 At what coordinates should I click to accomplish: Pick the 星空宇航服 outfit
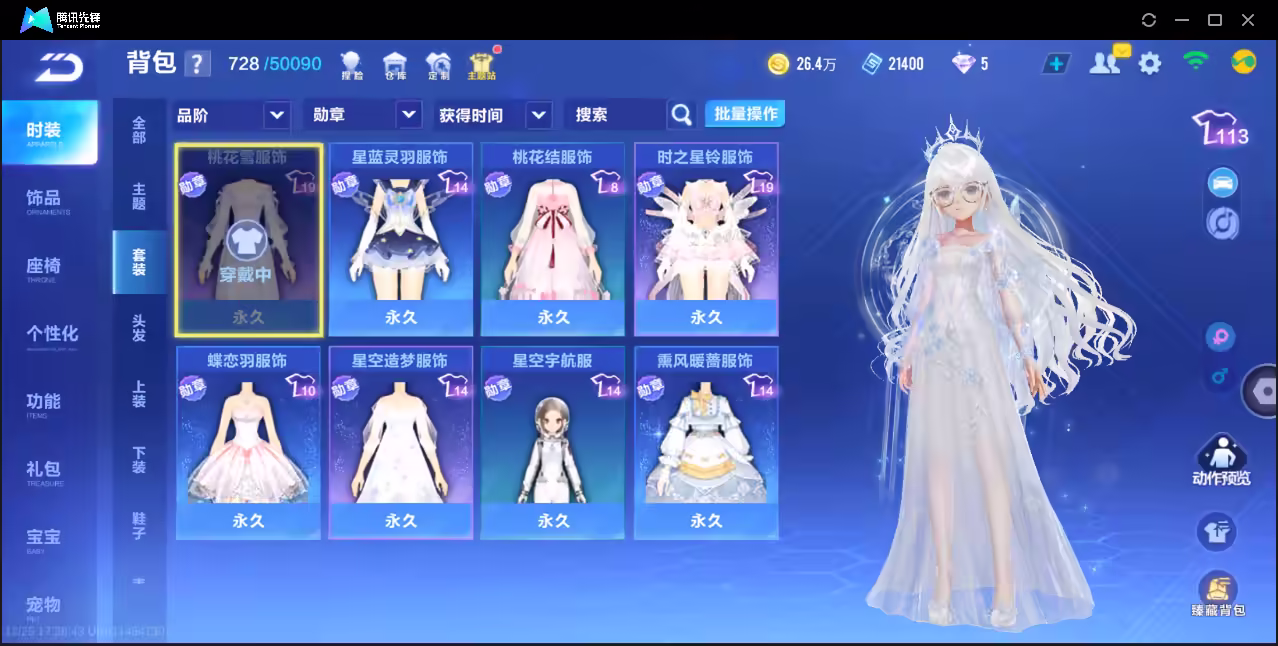553,443
